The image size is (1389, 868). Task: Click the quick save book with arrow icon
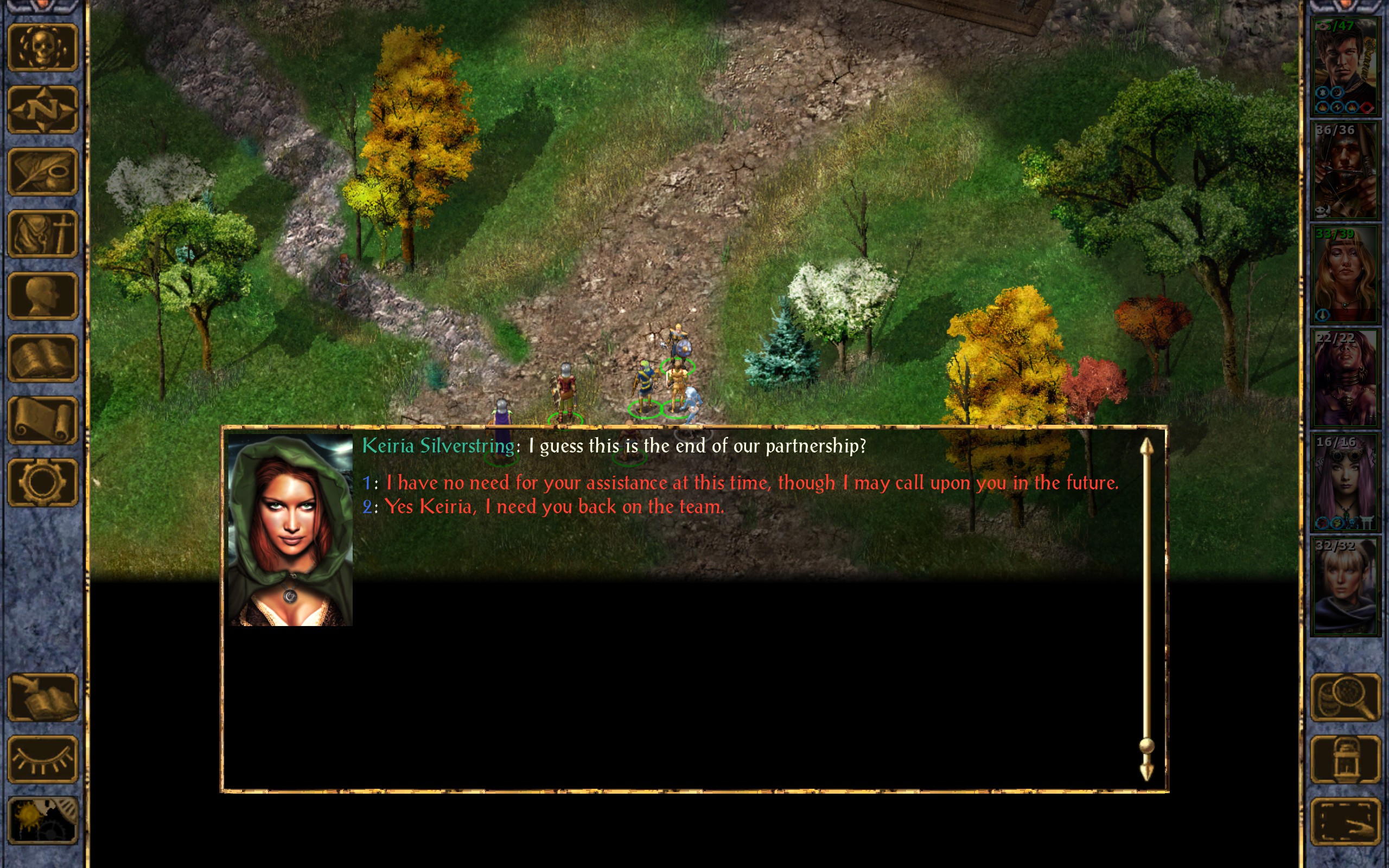pos(42,697)
